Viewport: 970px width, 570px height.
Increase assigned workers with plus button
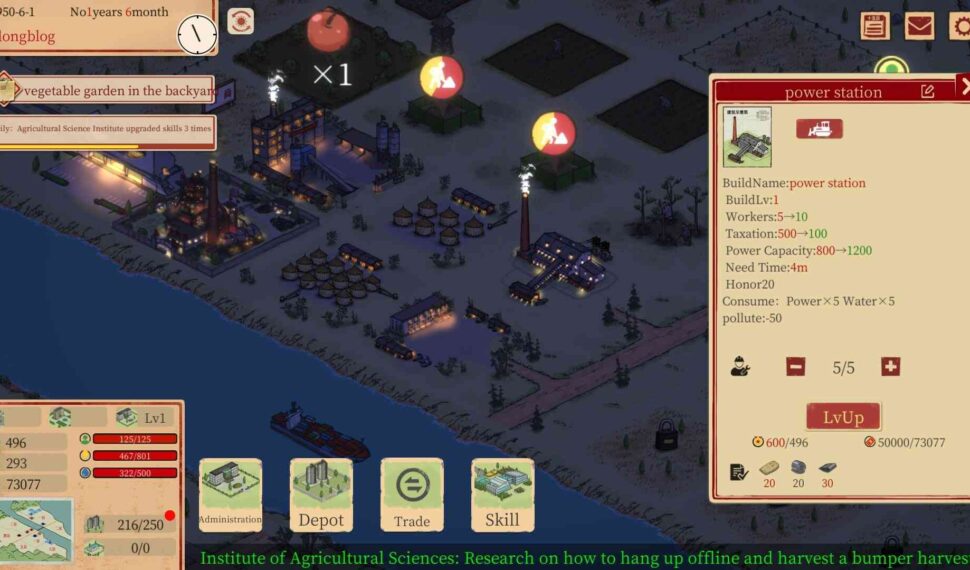(890, 367)
